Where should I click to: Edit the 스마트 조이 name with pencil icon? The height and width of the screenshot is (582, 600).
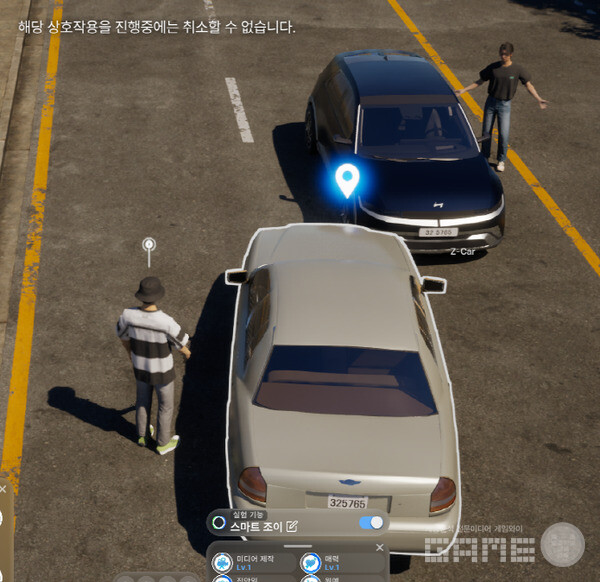(x=292, y=525)
